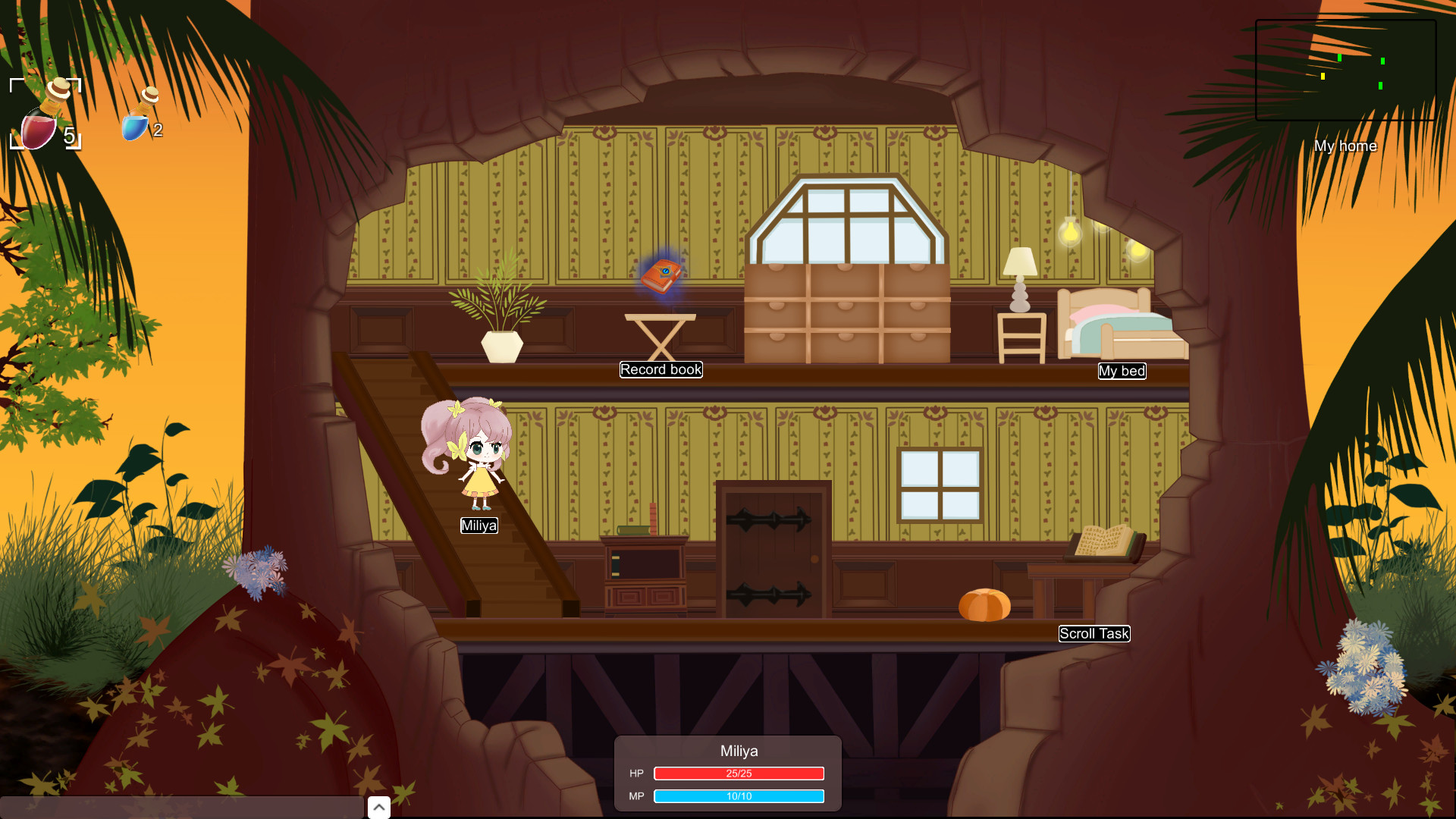Toggle the hanging light bulbs near the bed
This screenshot has height=819, width=1456.
click(1072, 231)
